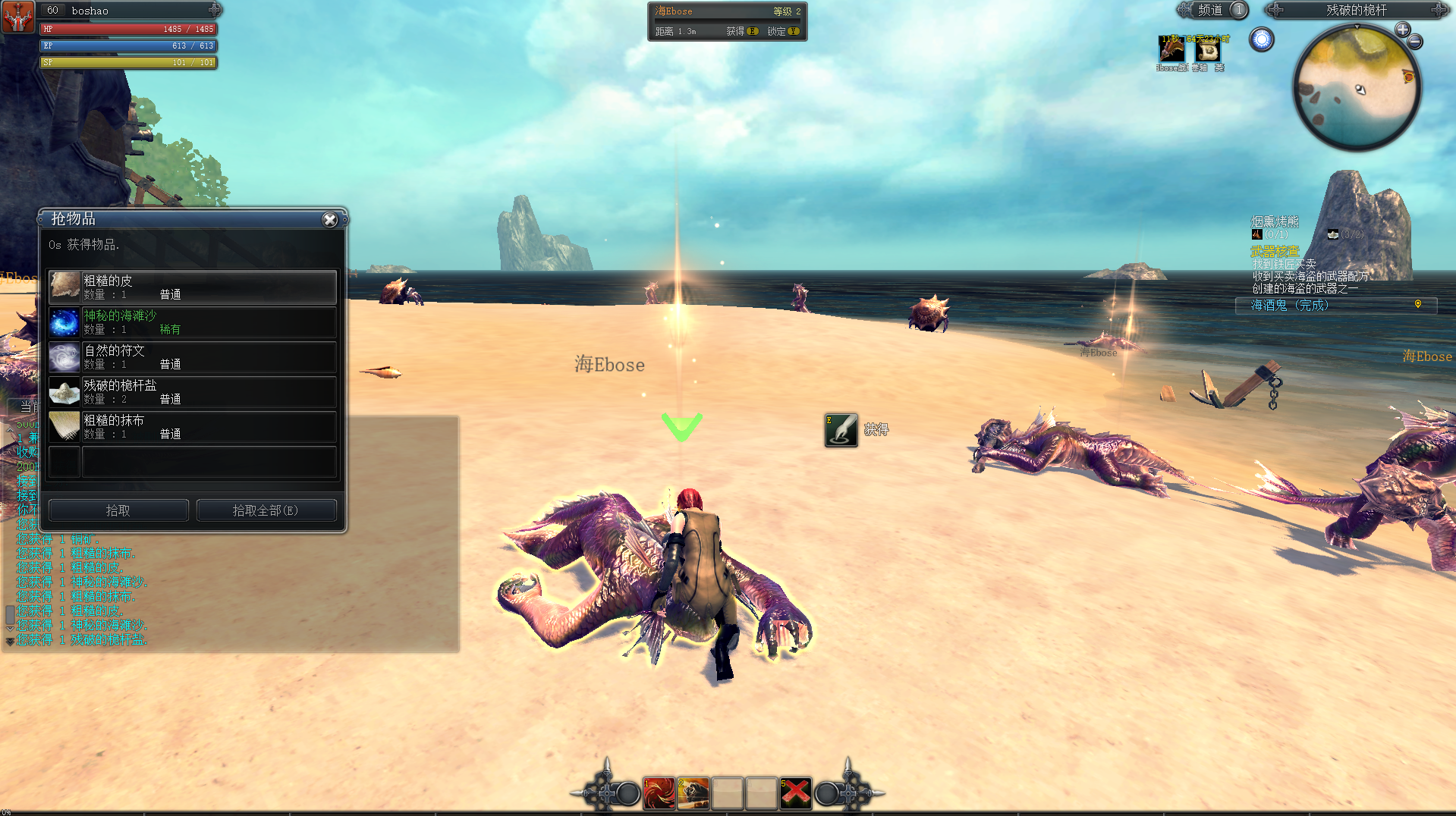Screen dimensions: 1456x816
Task: Click the 拾取 pickup button
Action: tap(118, 510)
